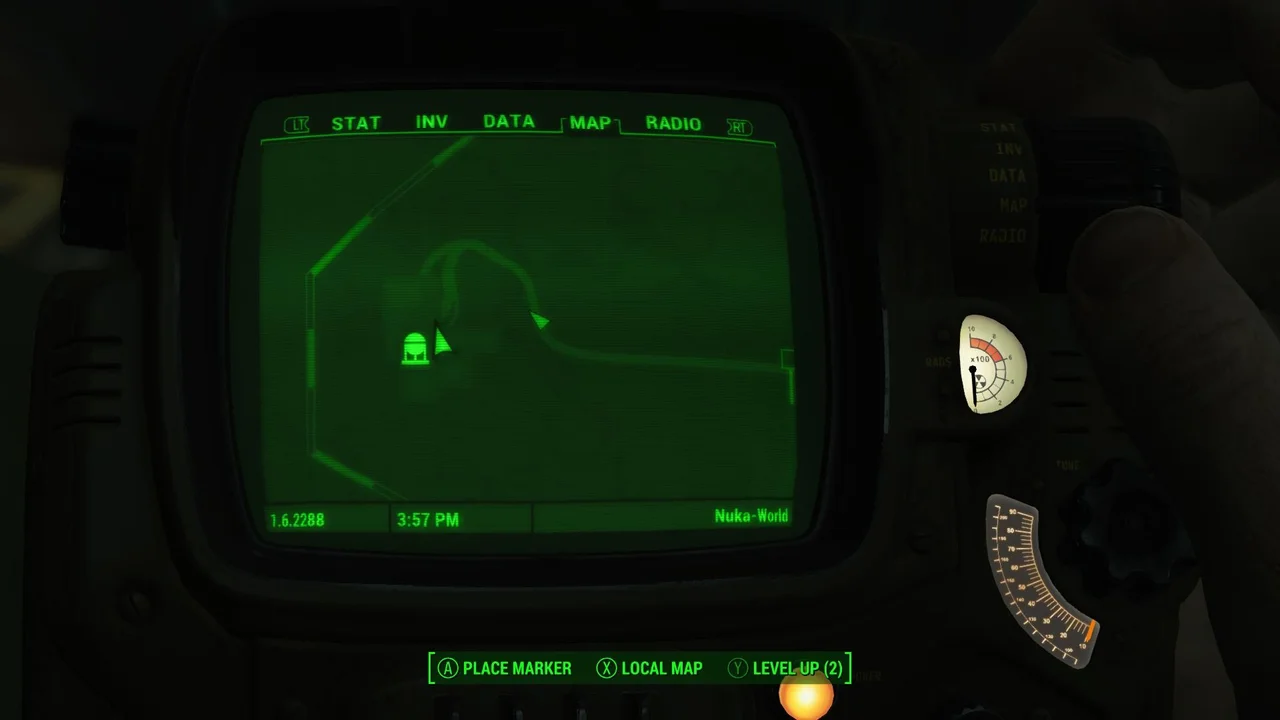Click the RT bumper indicator

pyautogui.click(x=738, y=126)
